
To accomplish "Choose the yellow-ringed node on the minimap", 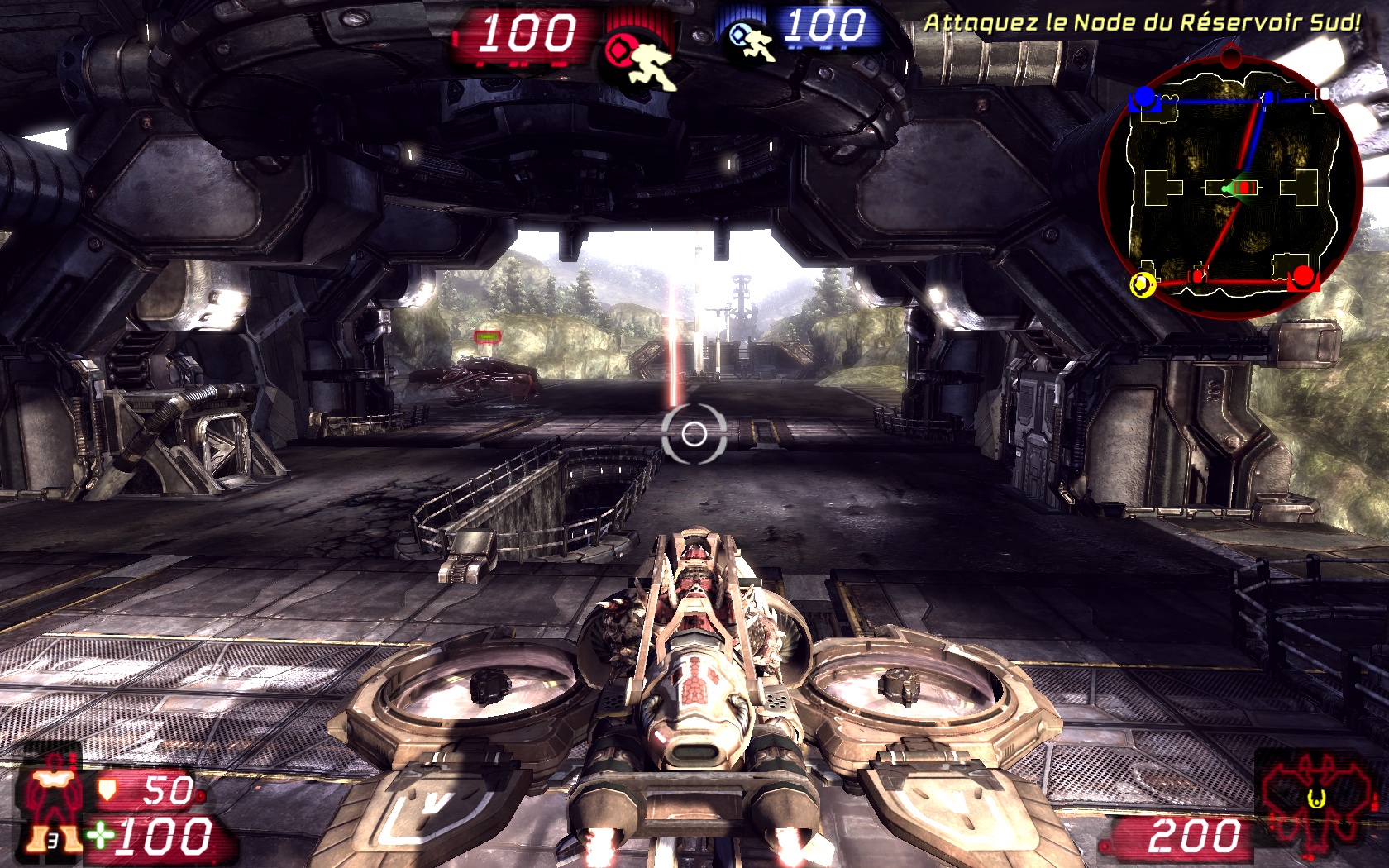I will [1143, 284].
